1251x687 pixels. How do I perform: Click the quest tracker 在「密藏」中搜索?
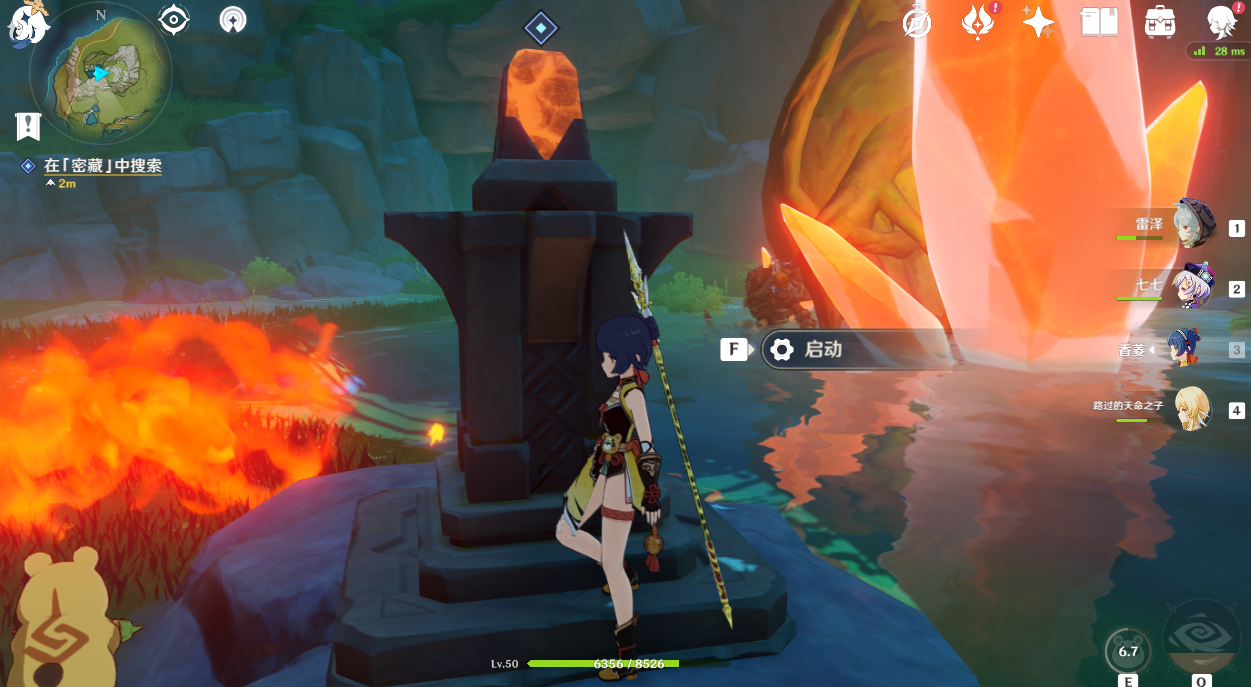click(102, 166)
